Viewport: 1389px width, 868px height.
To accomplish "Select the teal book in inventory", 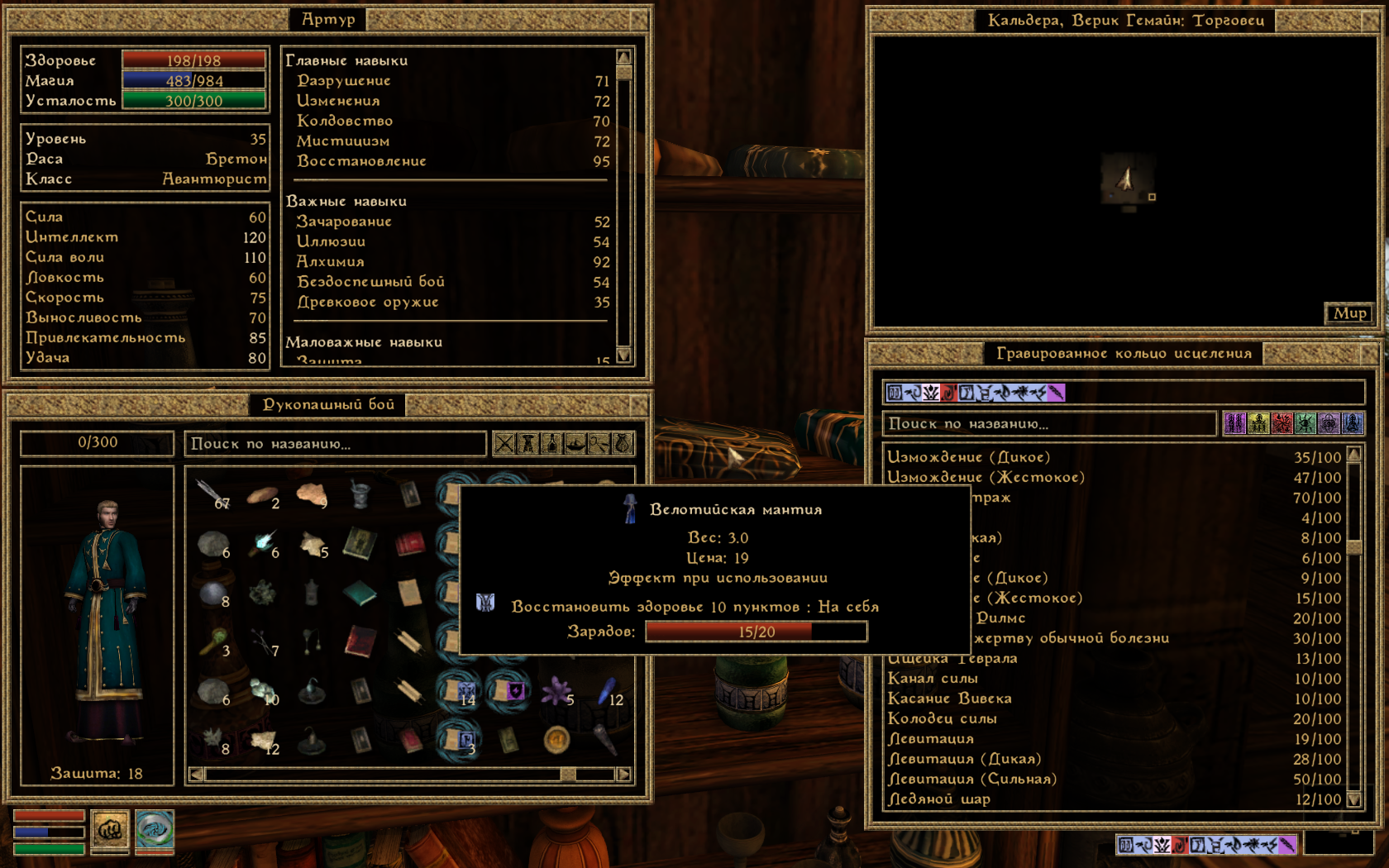I will click(x=360, y=593).
